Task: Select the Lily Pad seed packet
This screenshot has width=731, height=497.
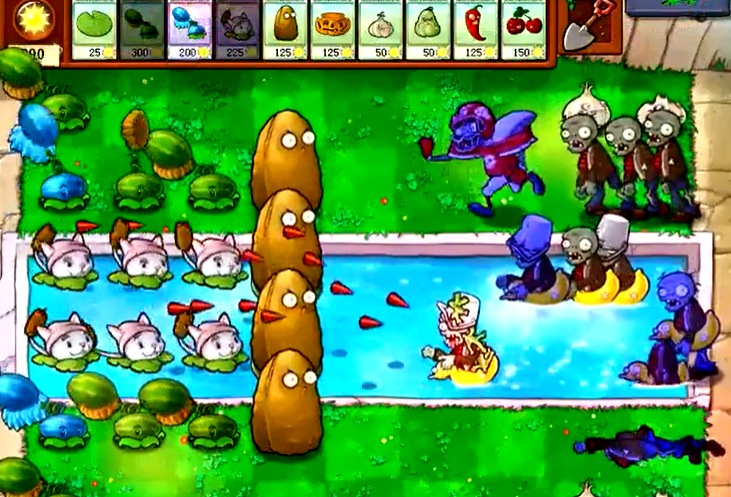Action: click(x=95, y=30)
